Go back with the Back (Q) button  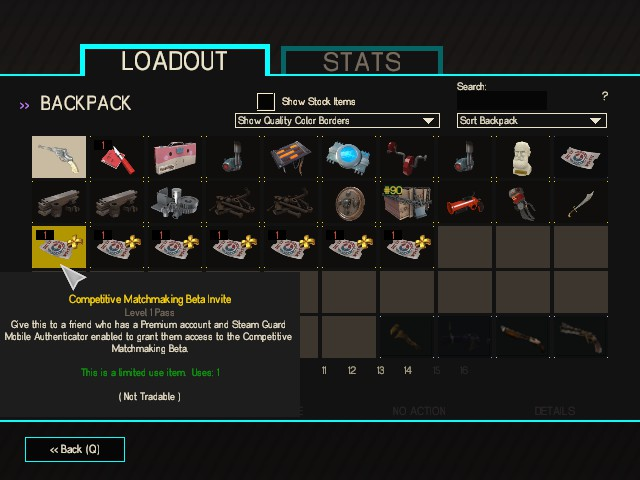(x=75, y=449)
